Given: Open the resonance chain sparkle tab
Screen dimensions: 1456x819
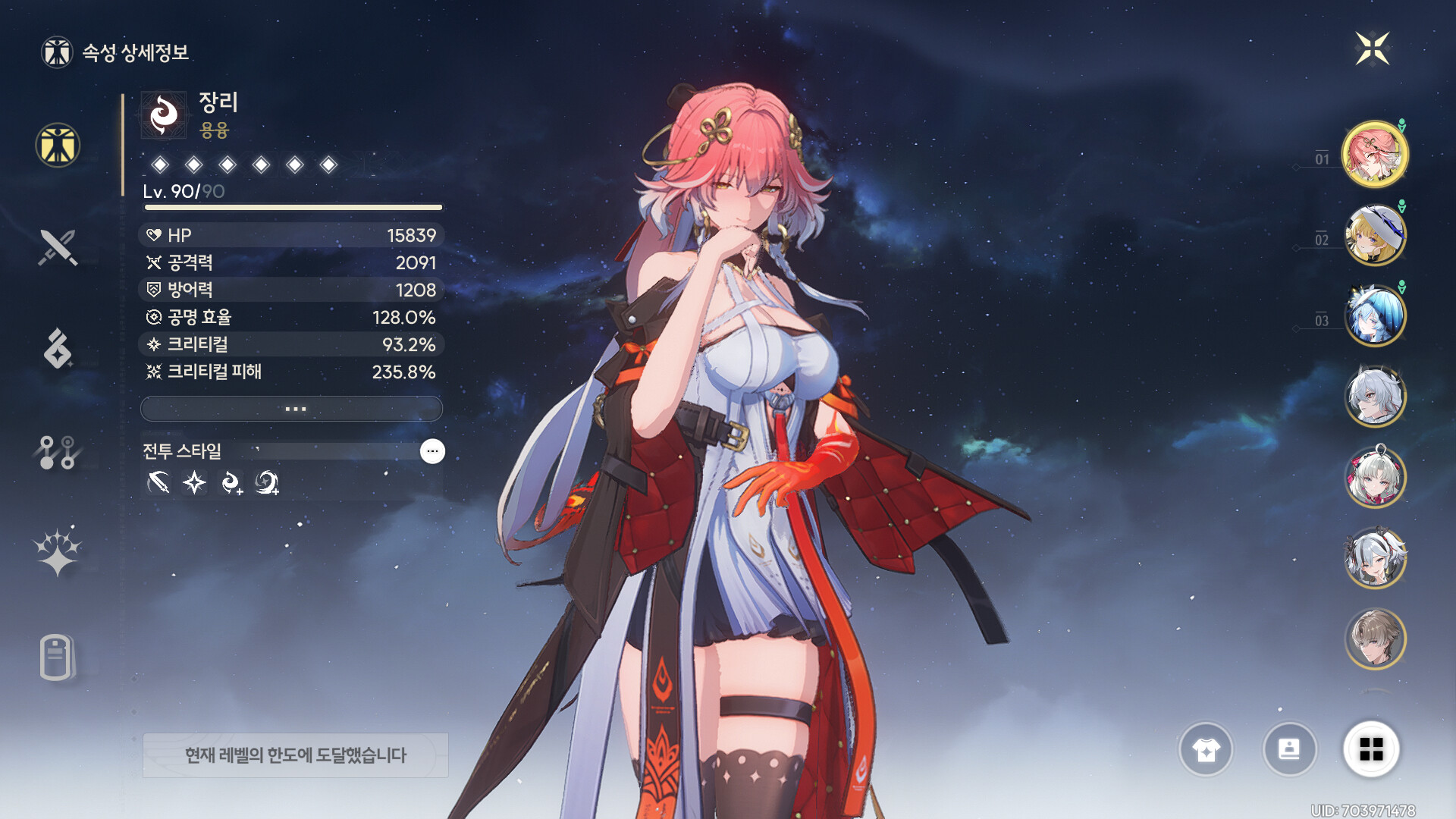Looking at the screenshot, I should tap(58, 551).
